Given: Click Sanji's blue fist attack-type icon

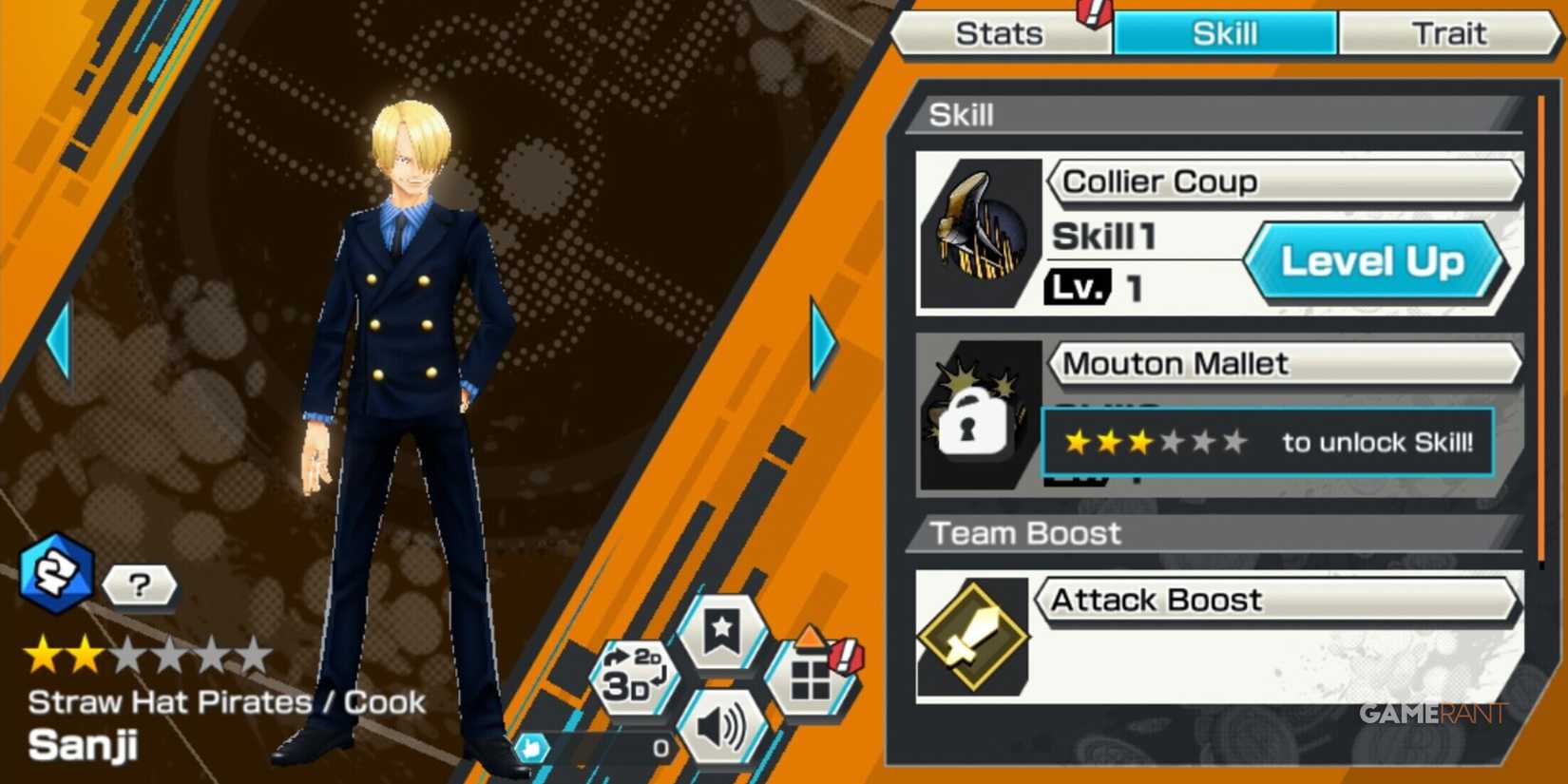Looking at the screenshot, I should click(57, 575).
